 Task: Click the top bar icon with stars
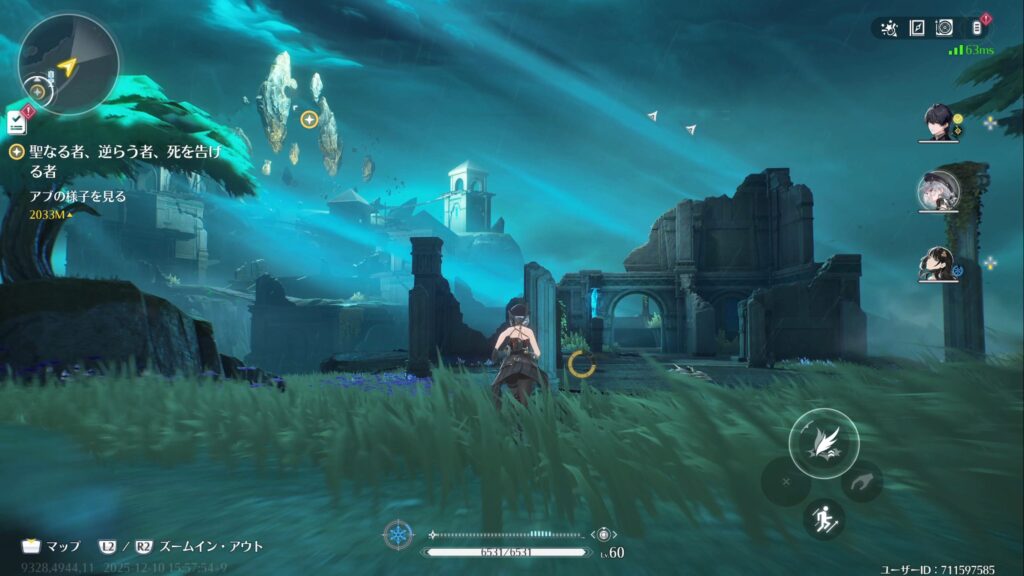[889, 28]
